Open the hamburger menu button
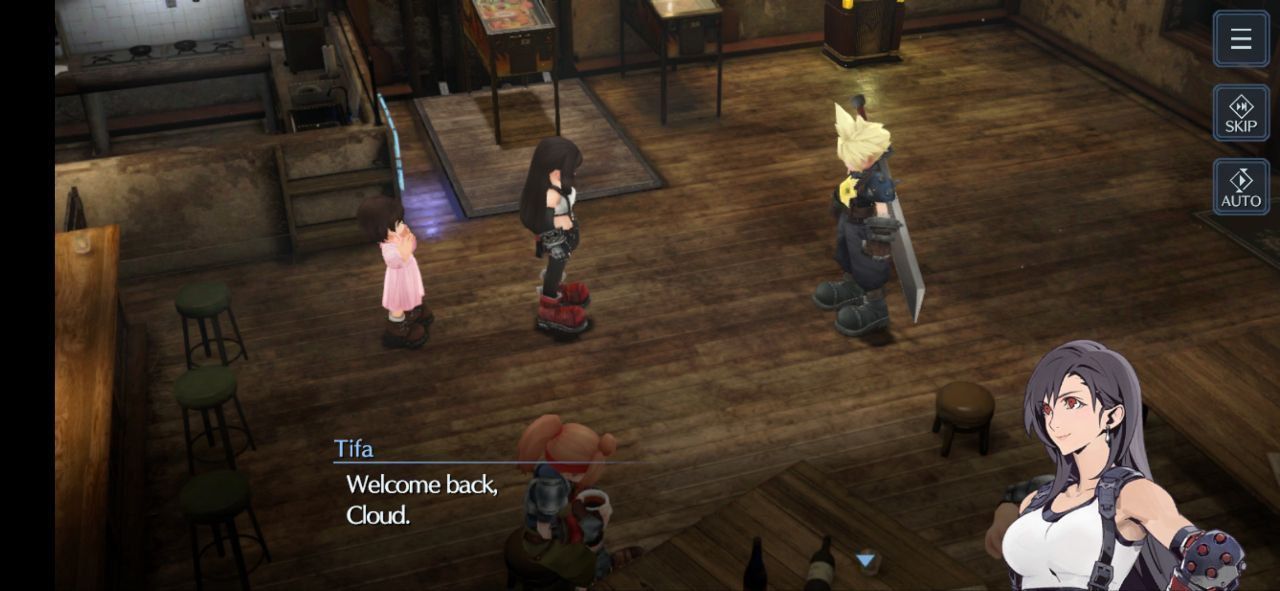Screen dimensions: 1280x591 pos(1241,39)
